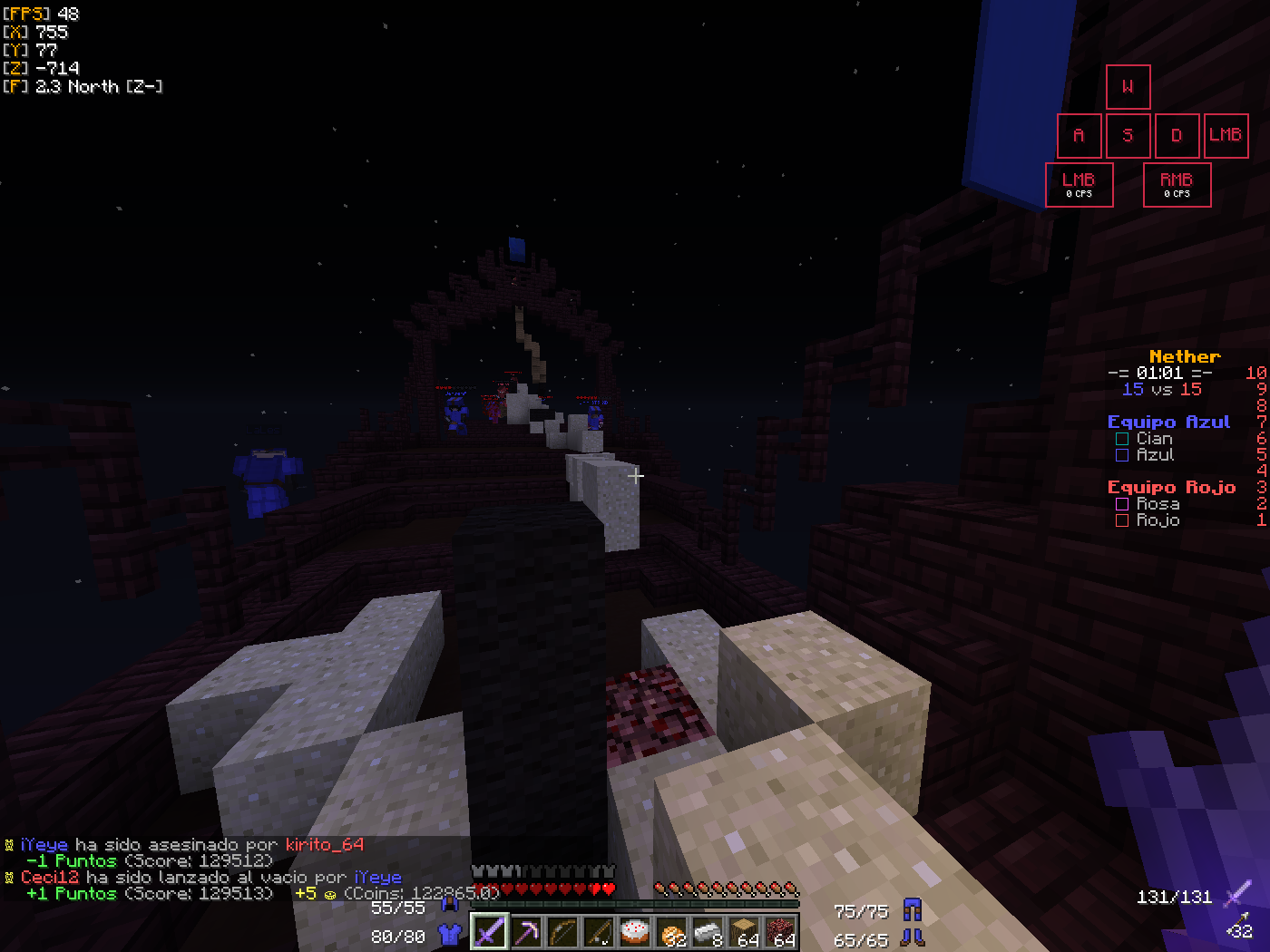1270x952 pixels.
Task: Click the blue helmet armor status icon
Action: 449,904
